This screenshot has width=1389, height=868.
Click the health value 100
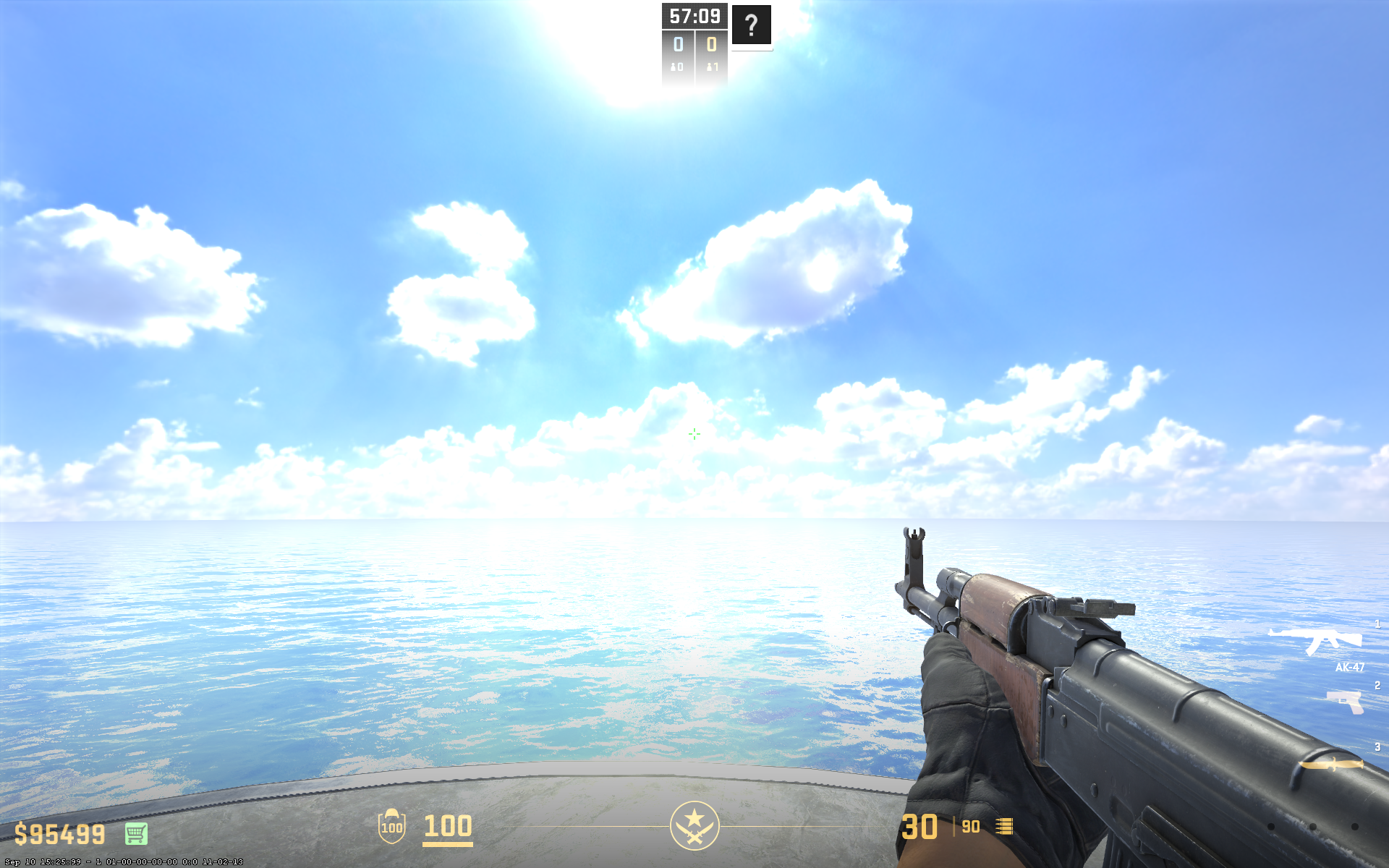446,827
